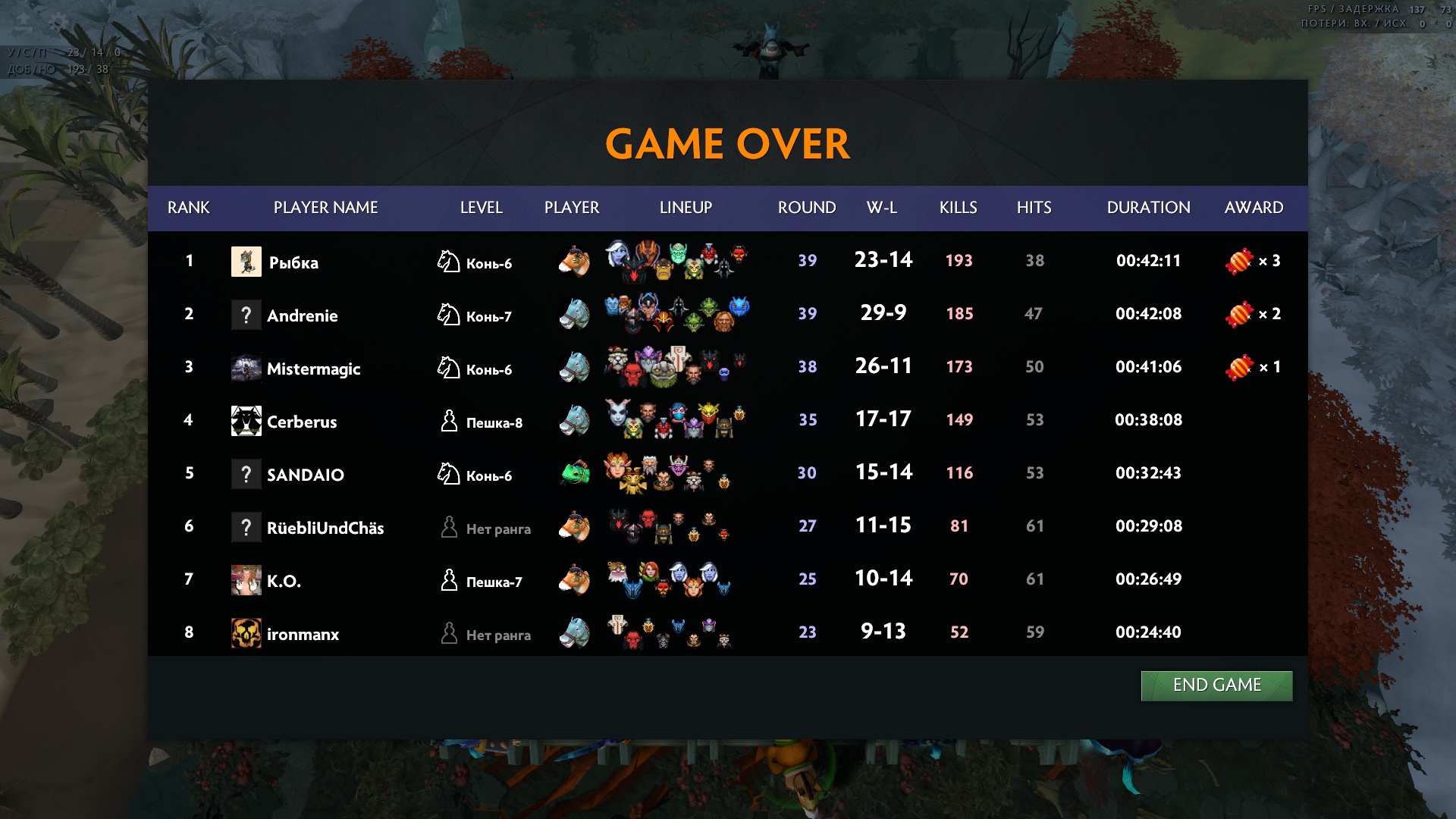Click ironmanx's skull avatar
The width and height of the screenshot is (1456, 819).
pyautogui.click(x=246, y=633)
